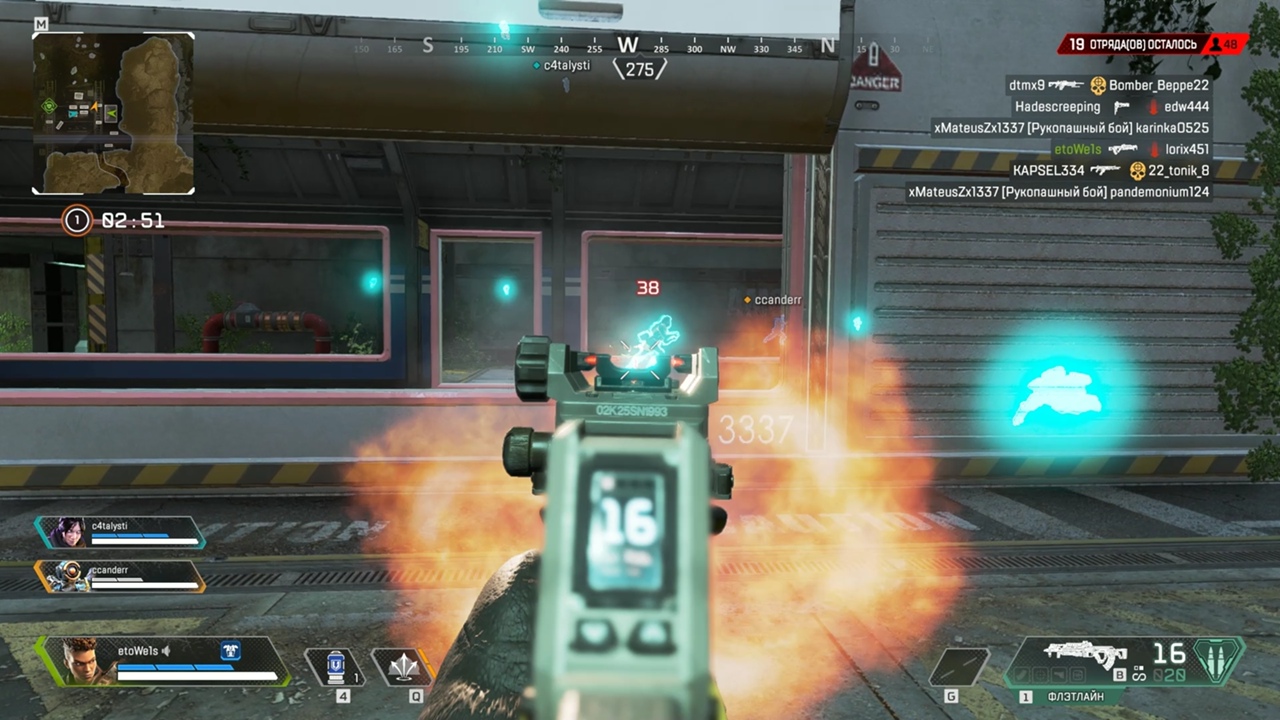
Task: Select teammate ccanderr's squad banner
Action: tap(120, 576)
